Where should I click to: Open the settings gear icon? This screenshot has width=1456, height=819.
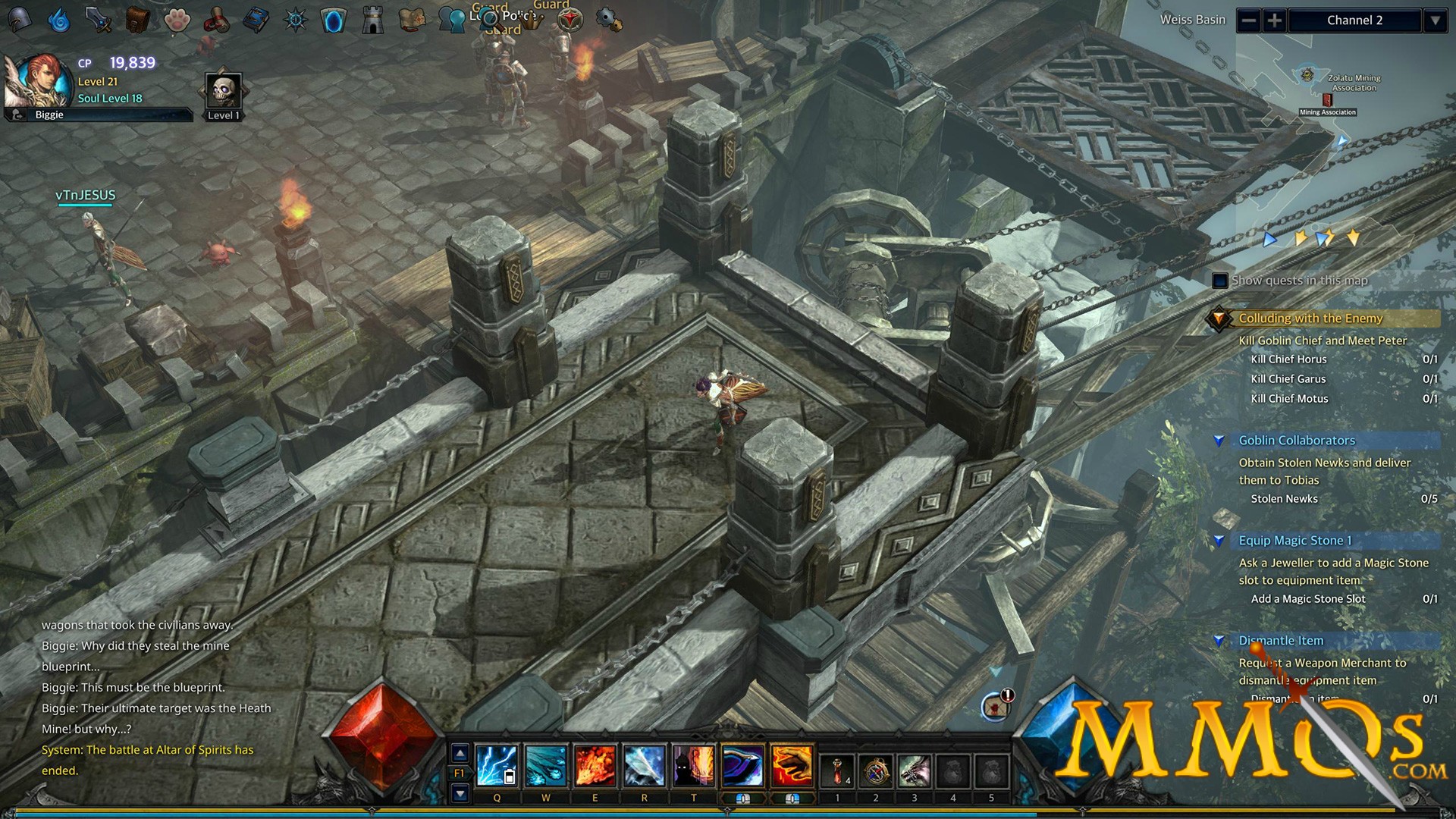[x=607, y=20]
